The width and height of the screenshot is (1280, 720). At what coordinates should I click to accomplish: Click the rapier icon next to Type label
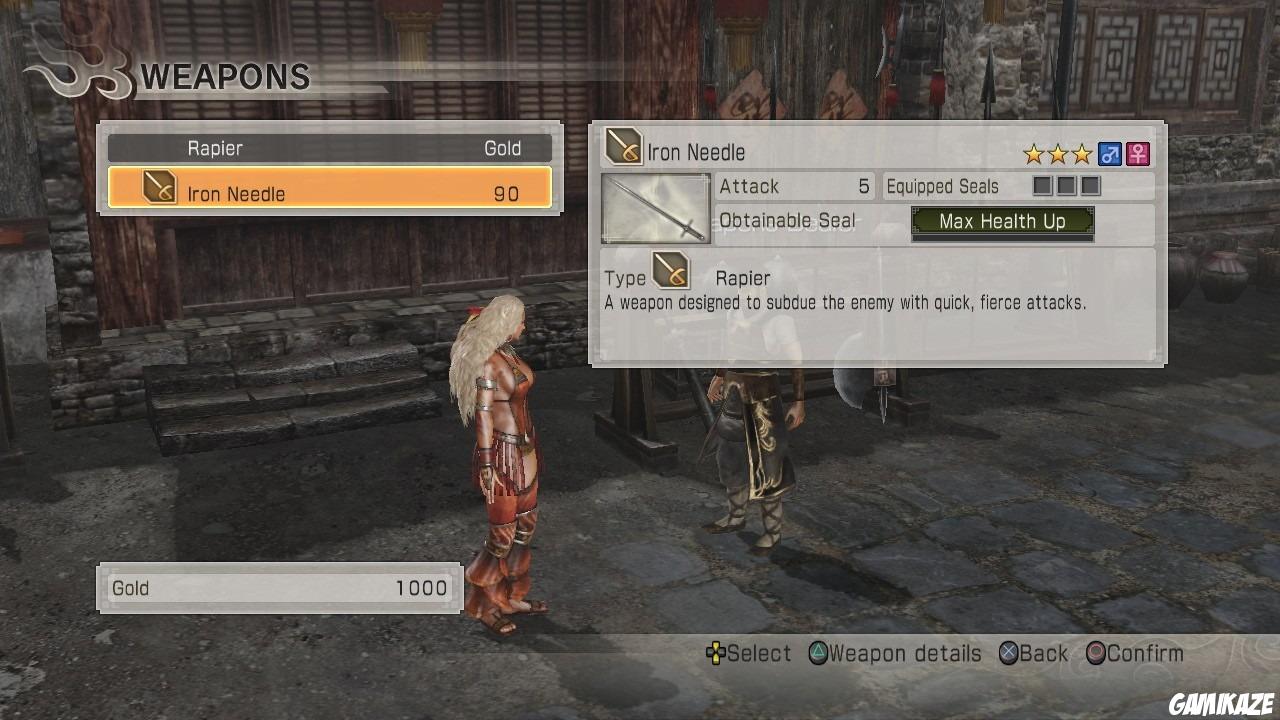click(669, 270)
